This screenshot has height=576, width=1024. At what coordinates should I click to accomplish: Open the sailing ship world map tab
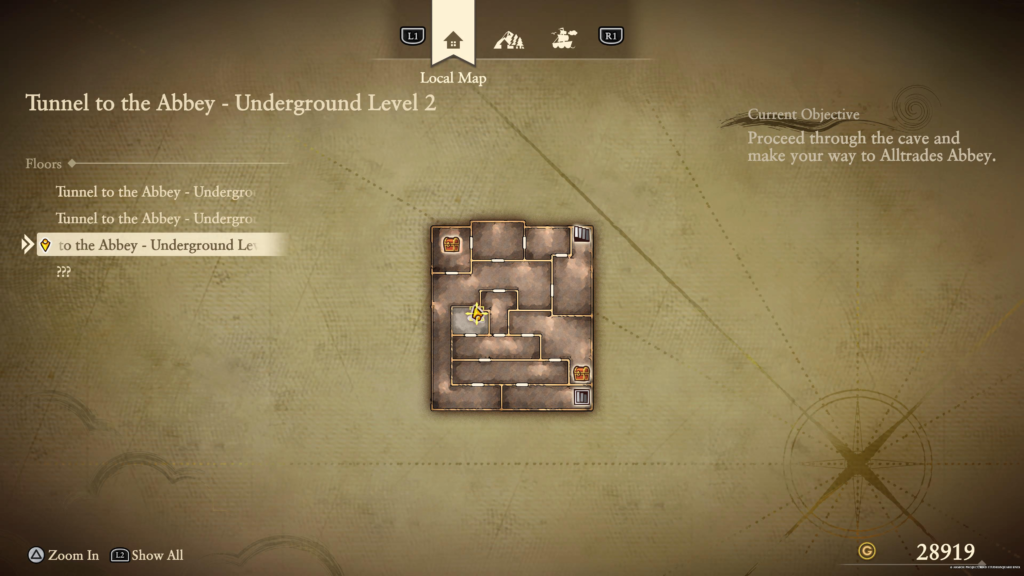point(565,40)
